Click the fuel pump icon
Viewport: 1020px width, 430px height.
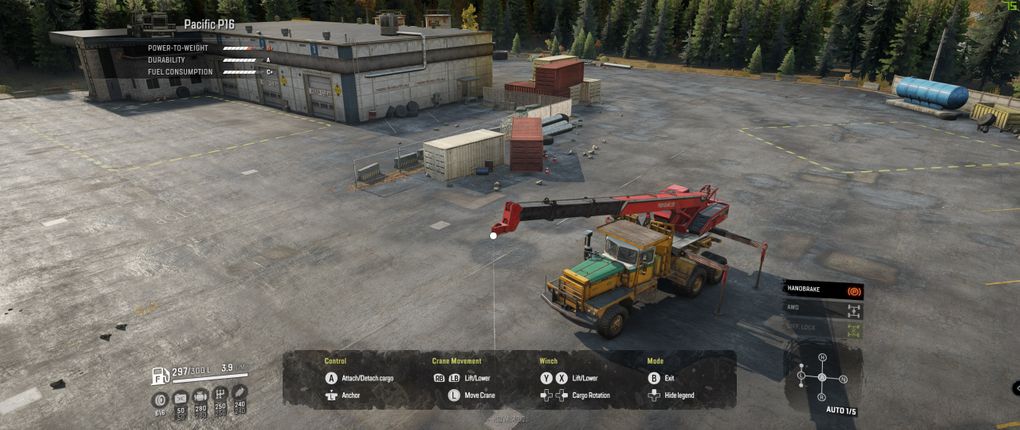(159, 376)
